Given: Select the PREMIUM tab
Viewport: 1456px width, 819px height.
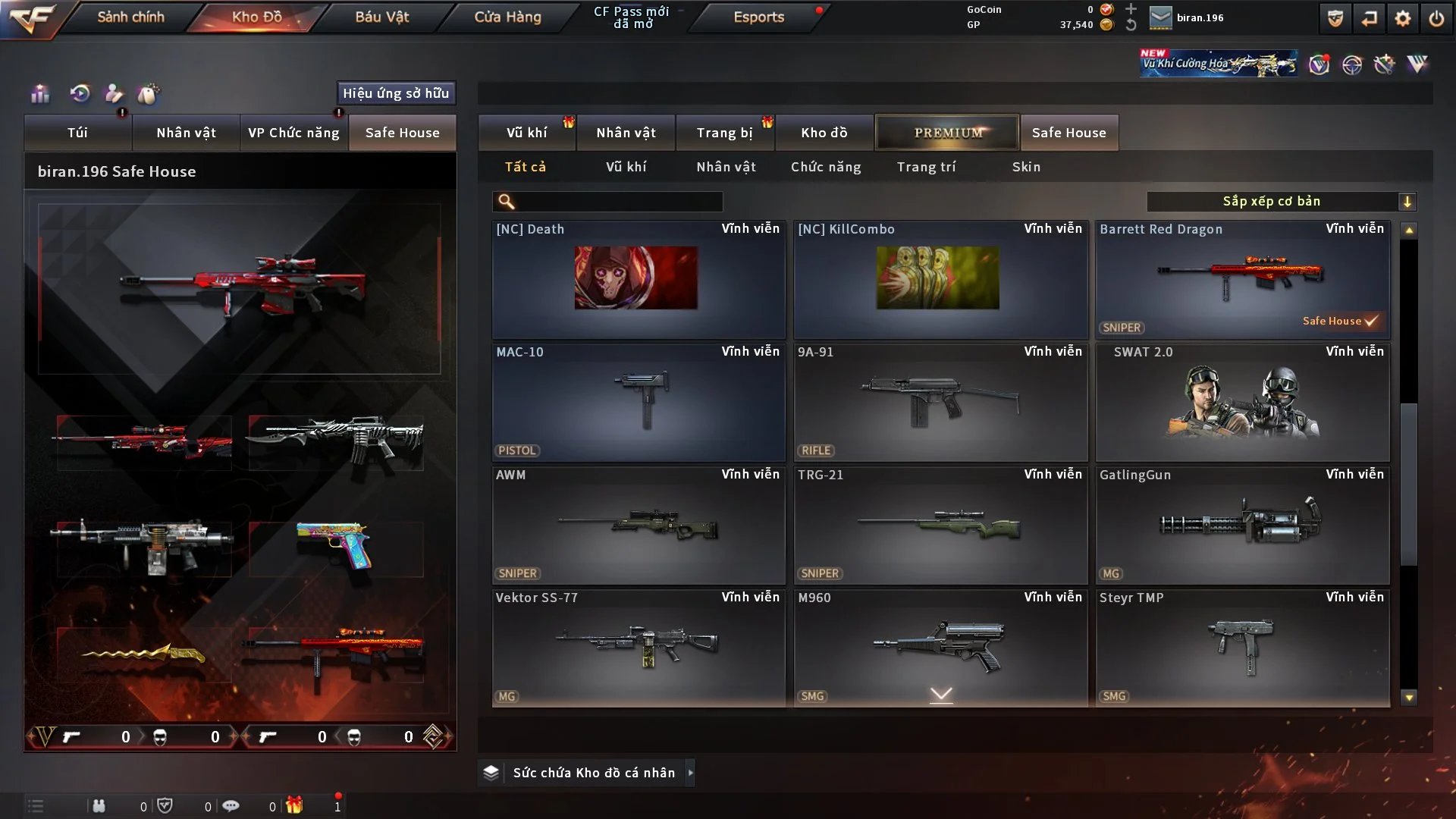Looking at the screenshot, I should pos(947,133).
